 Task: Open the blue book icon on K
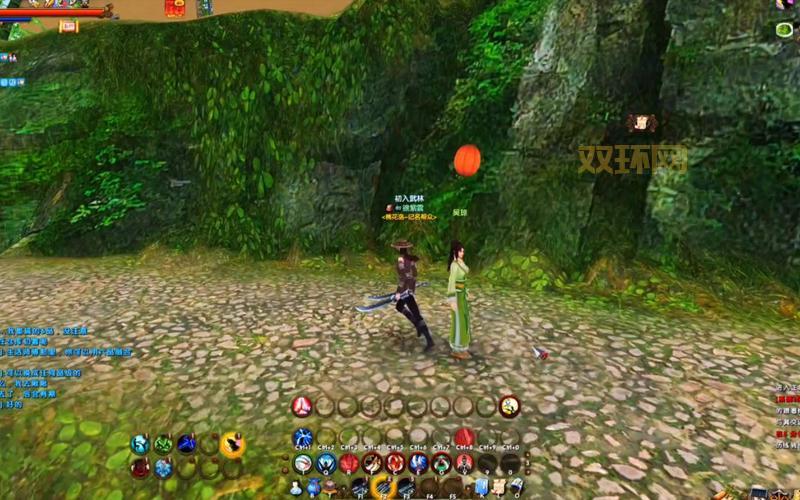(482, 487)
